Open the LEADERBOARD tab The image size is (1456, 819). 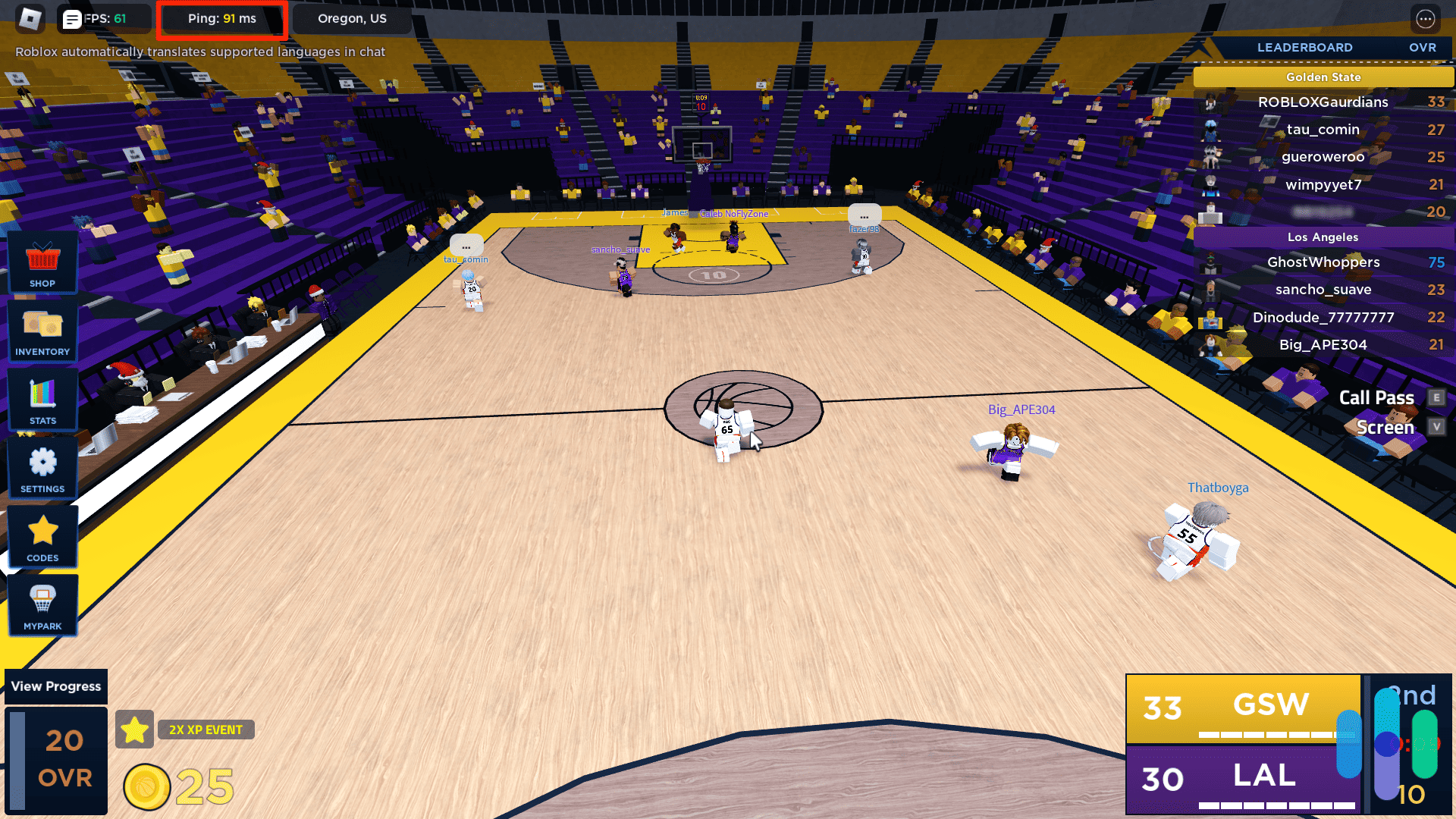1305,47
